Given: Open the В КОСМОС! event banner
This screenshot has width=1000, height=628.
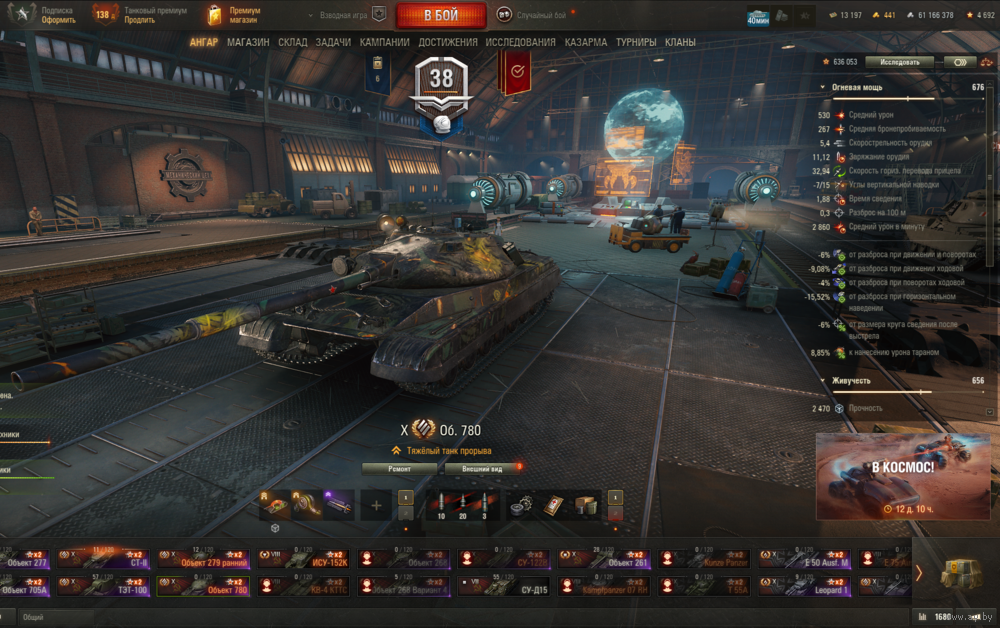Looking at the screenshot, I should click(903, 476).
